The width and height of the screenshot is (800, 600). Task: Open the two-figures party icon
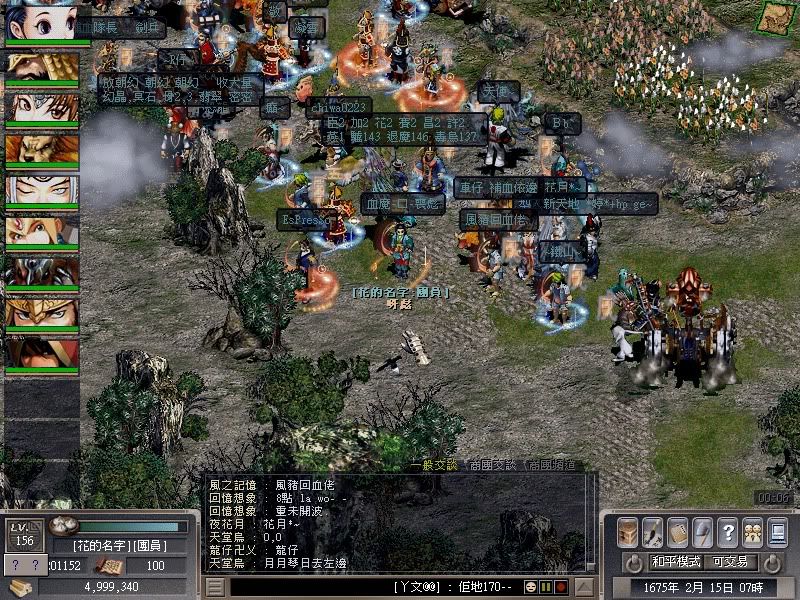(752, 532)
